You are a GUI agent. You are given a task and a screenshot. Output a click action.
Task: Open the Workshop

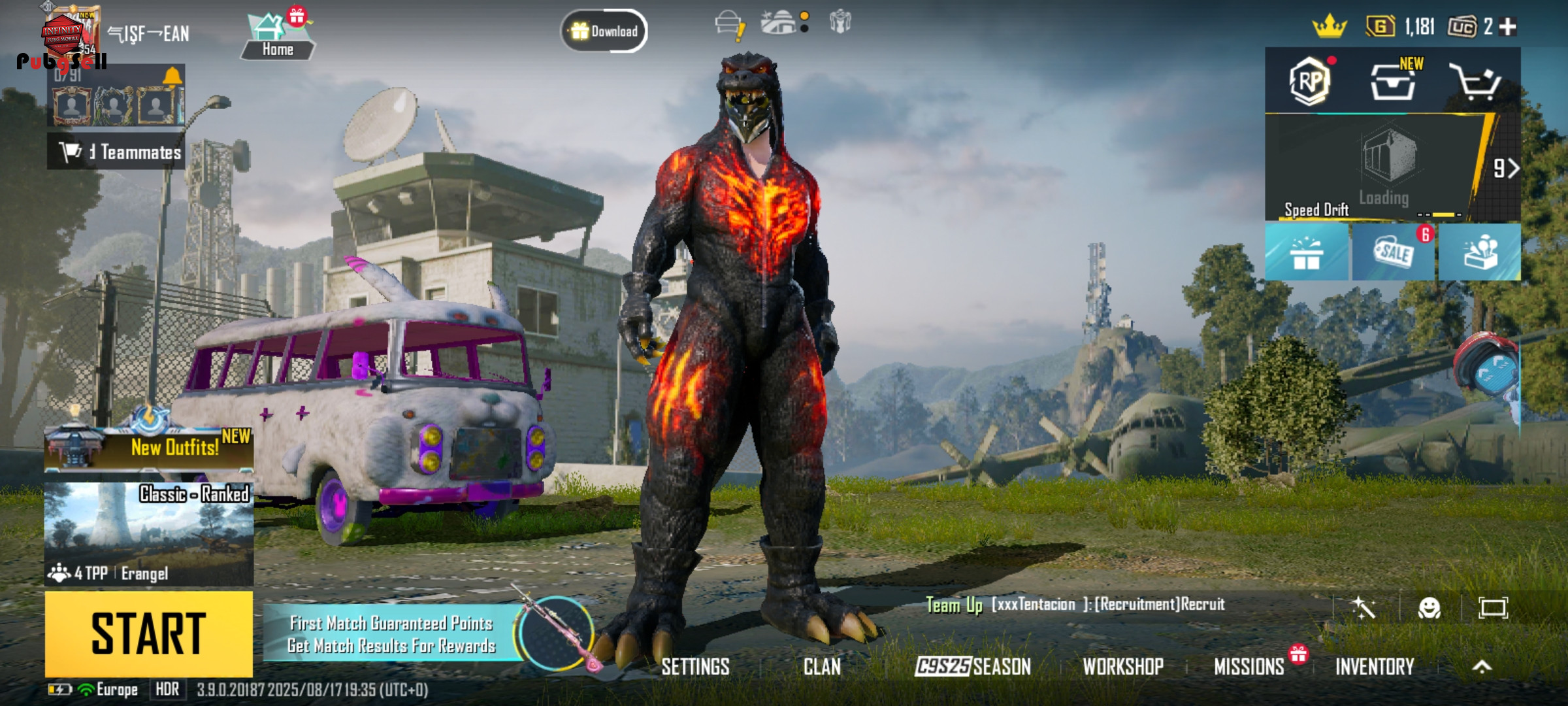1123,667
